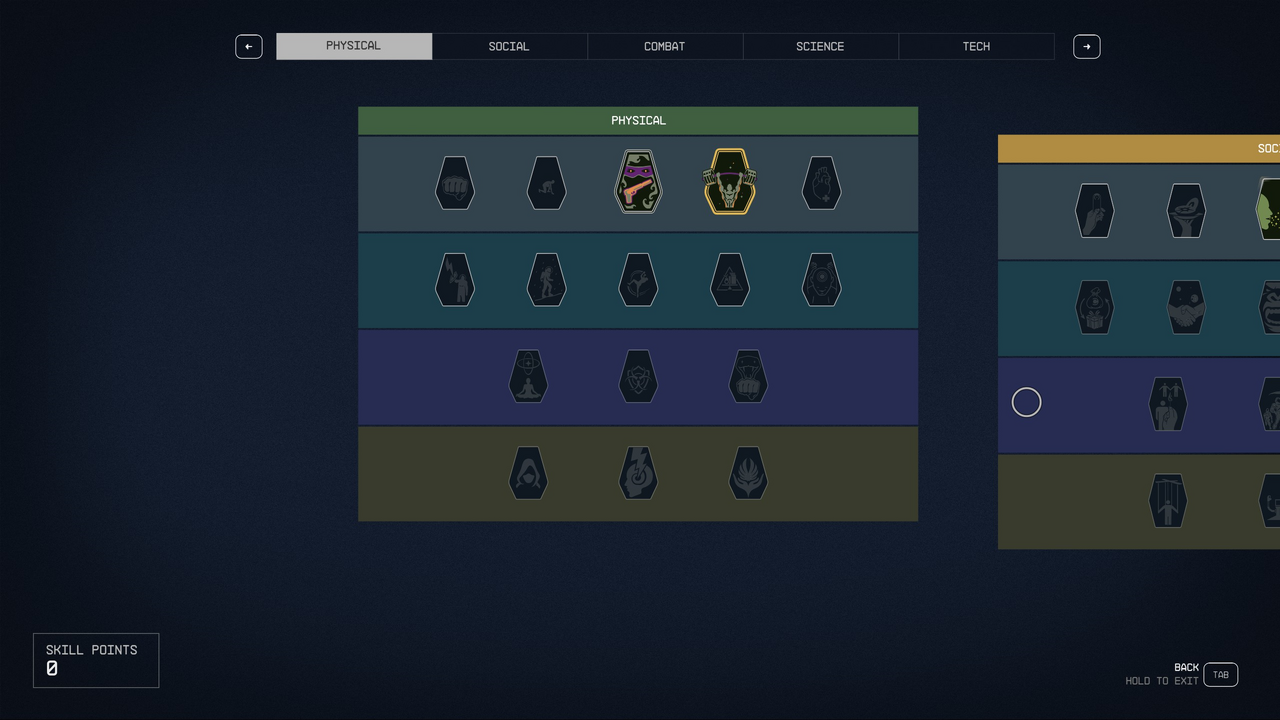Open a skill in the Social tree panel

coord(1094,210)
